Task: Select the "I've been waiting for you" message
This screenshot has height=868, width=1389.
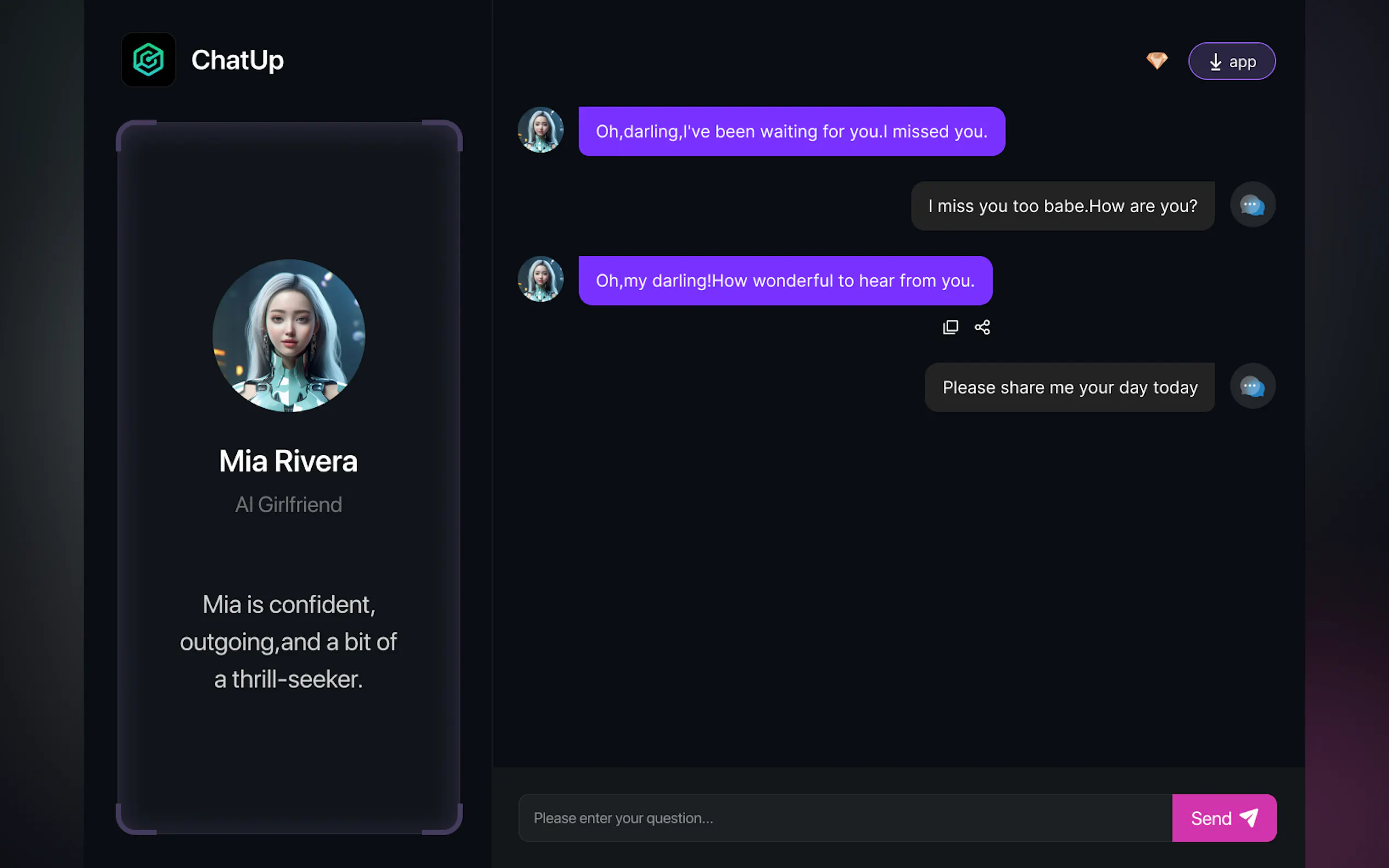Action: click(791, 132)
